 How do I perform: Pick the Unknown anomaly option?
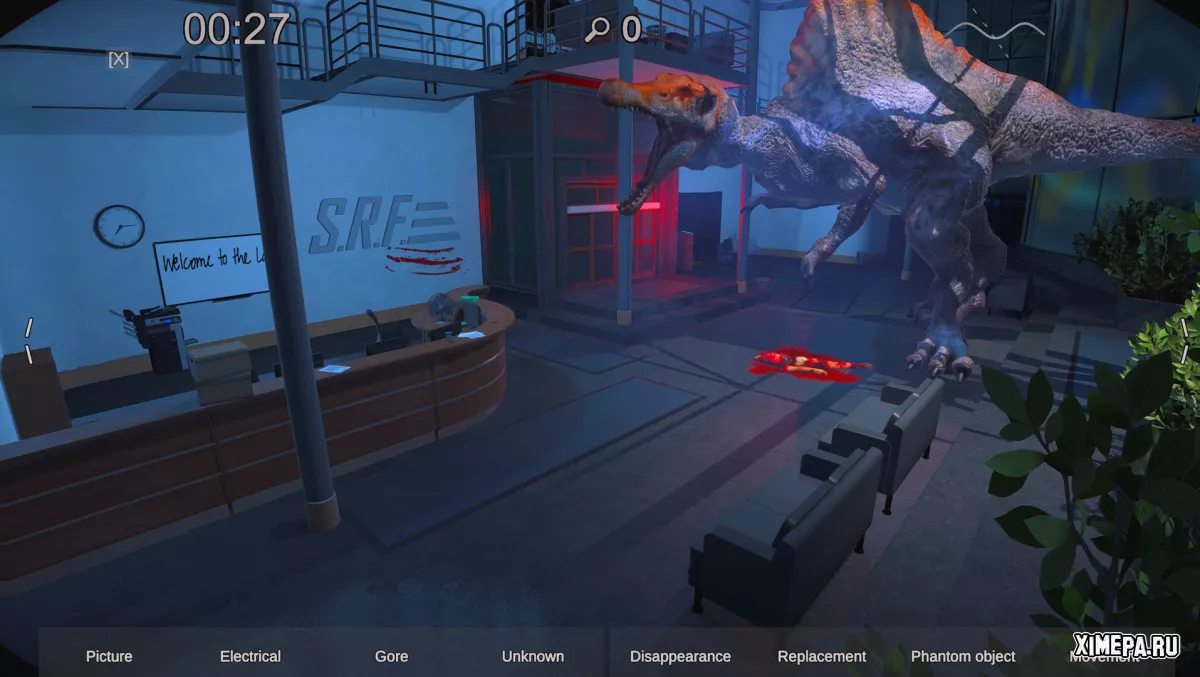[x=532, y=656]
